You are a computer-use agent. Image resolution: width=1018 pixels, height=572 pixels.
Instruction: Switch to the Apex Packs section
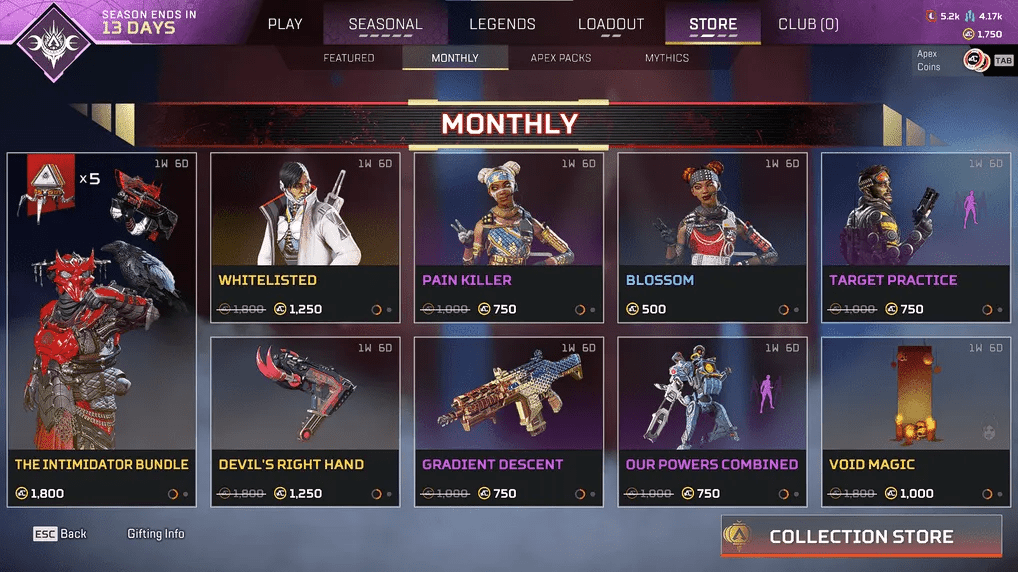pos(561,58)
